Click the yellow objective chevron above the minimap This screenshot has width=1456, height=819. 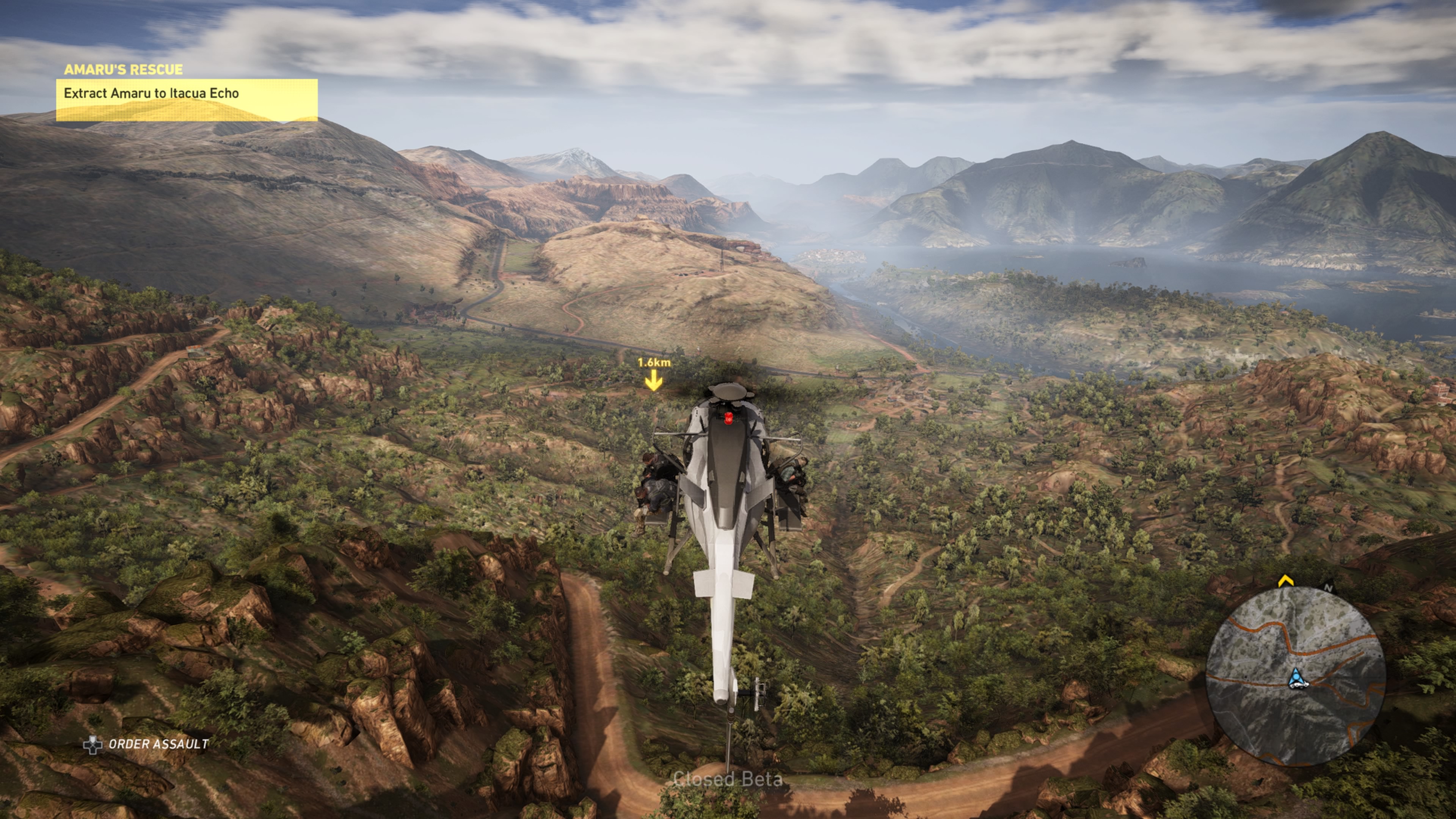click(x=1285, y=581)
